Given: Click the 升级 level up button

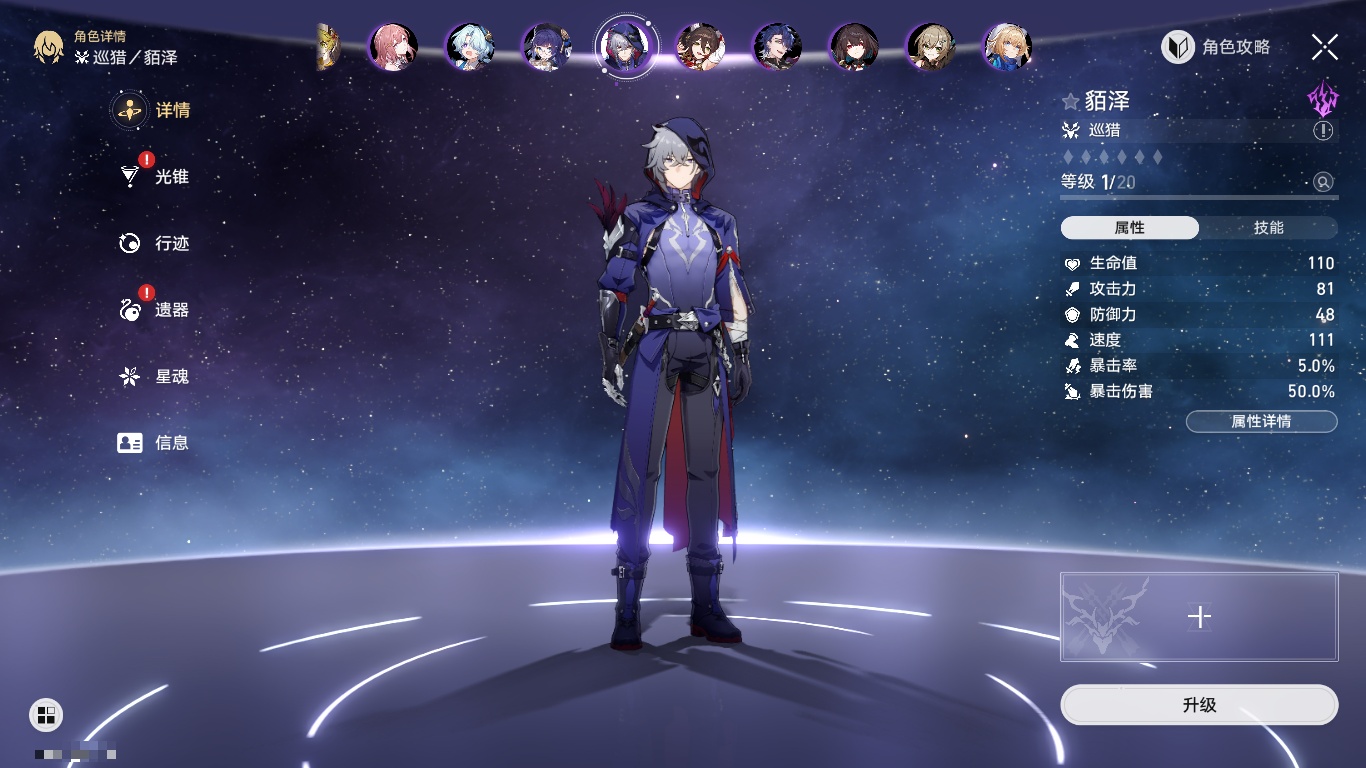Looking at the screenshot, I should (x=1199, y=705).
